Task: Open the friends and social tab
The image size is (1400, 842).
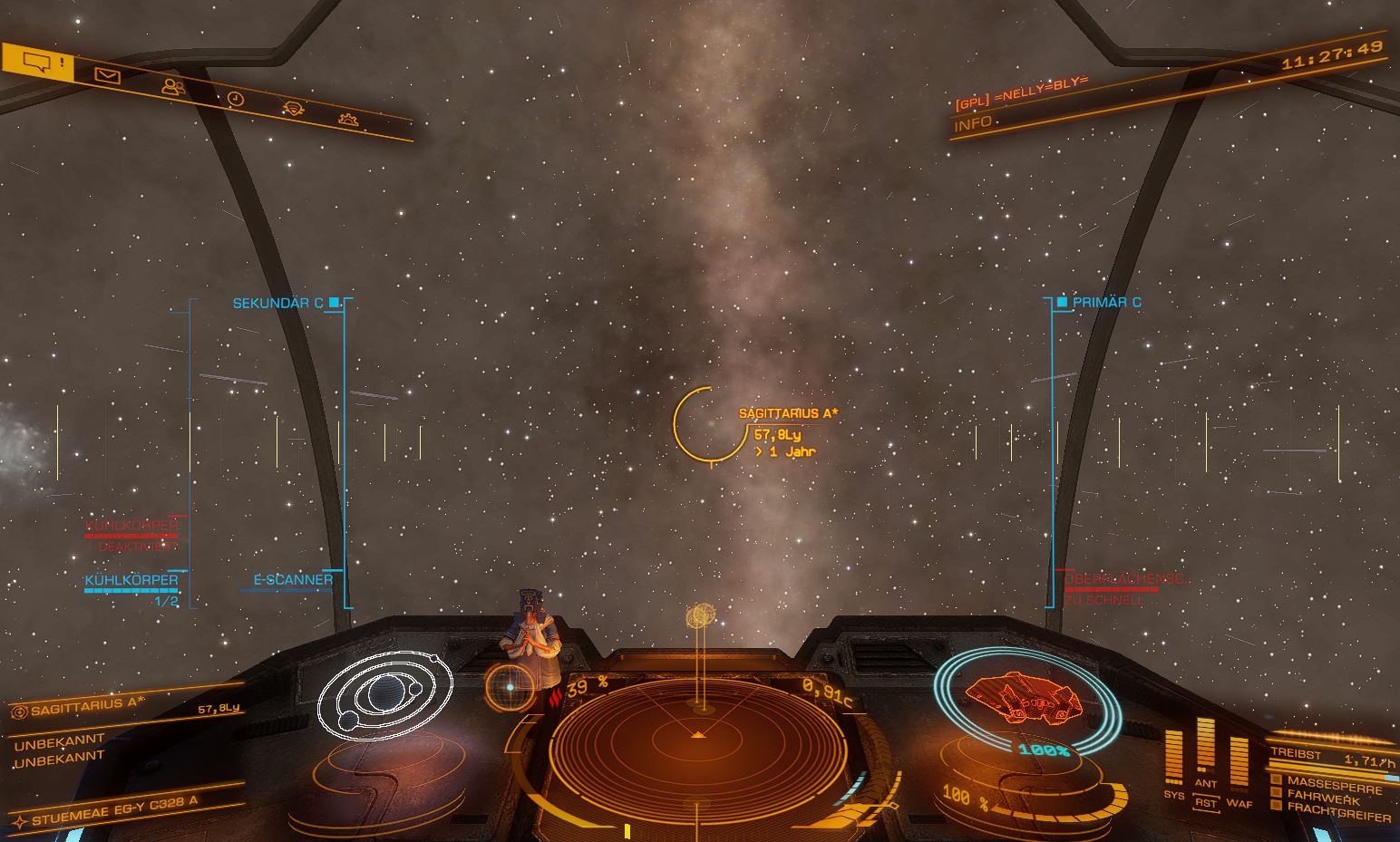Action: coord(173,87)
